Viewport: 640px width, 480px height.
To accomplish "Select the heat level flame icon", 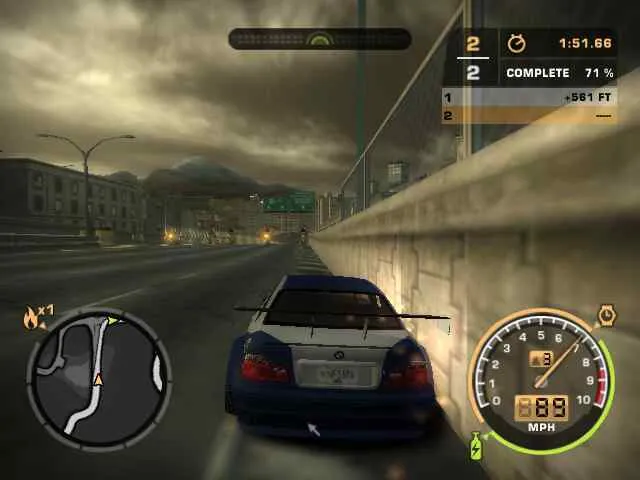I will pyautogui.click(x=32, y=318).
